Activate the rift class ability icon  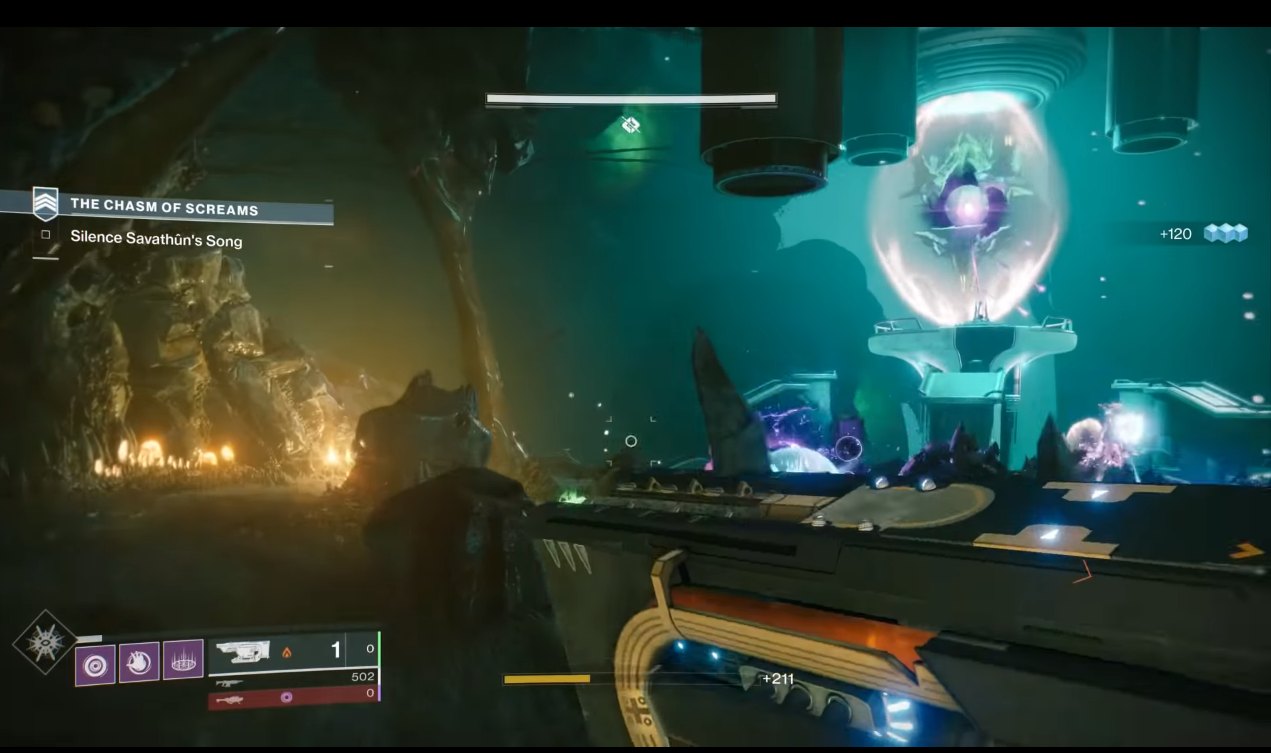point(183,661)
